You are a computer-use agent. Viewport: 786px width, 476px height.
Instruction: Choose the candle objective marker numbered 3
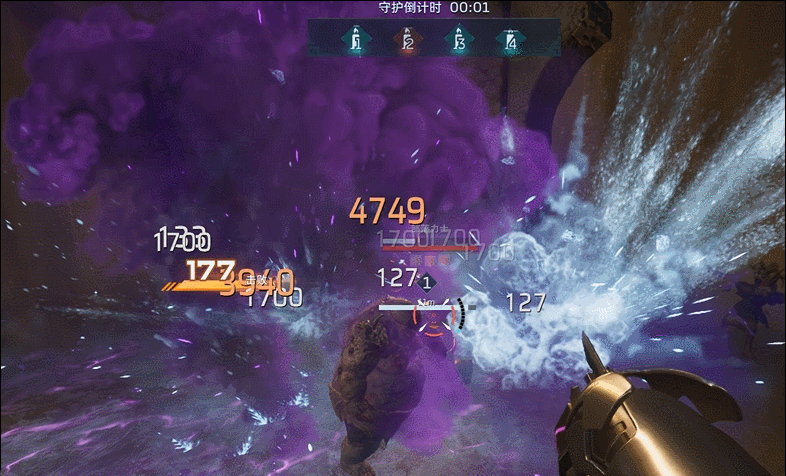click(459, 41)
